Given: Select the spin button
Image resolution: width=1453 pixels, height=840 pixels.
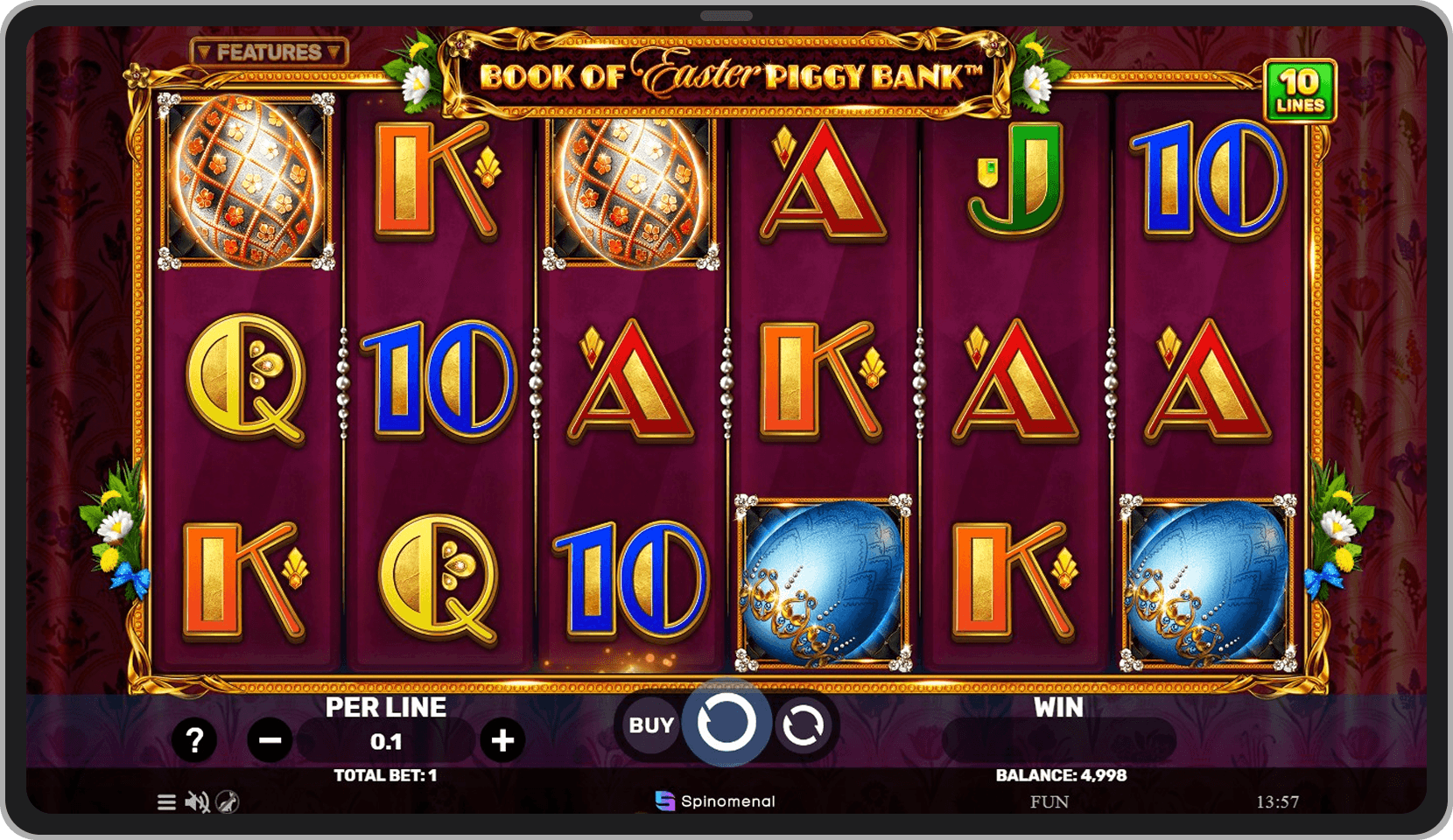Looking at the screenshot, I should click(726, 725).
